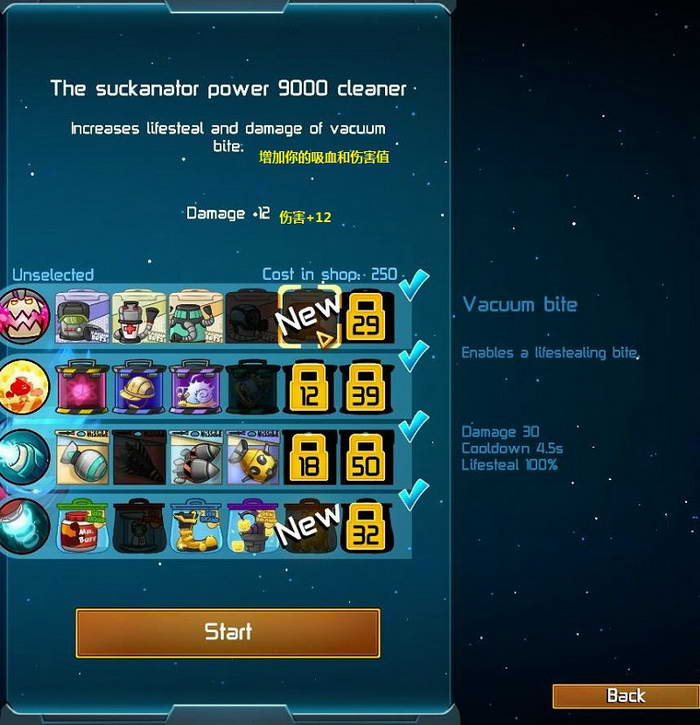The width and height of the screenshot is (700, 725).
Task: Choose the green and black vacuum upgrade
Action: pyautogui.click(x=82, y=316)
